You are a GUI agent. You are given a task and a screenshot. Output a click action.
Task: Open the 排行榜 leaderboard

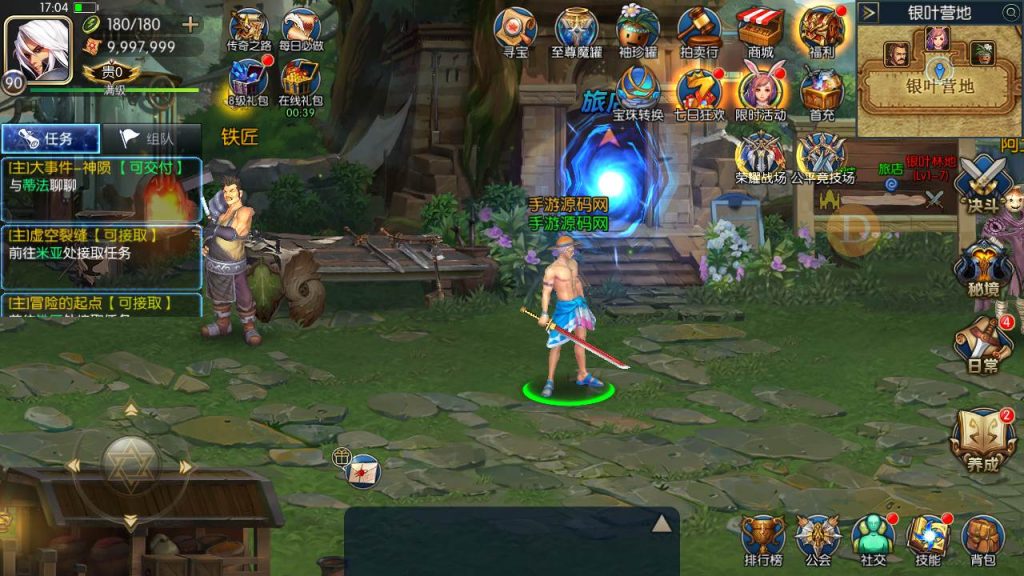pyautogui.click(x=763, y=541)
